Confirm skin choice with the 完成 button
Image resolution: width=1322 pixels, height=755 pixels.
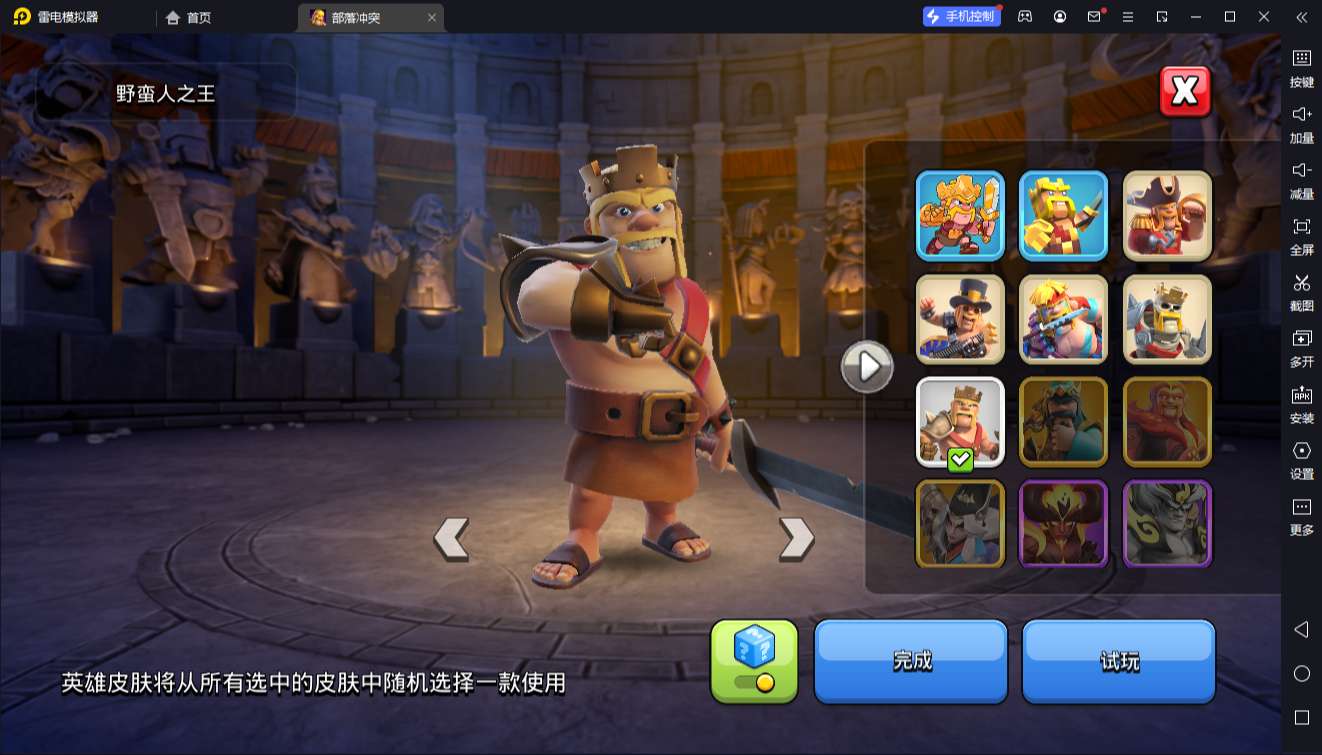tap(910, 662)
